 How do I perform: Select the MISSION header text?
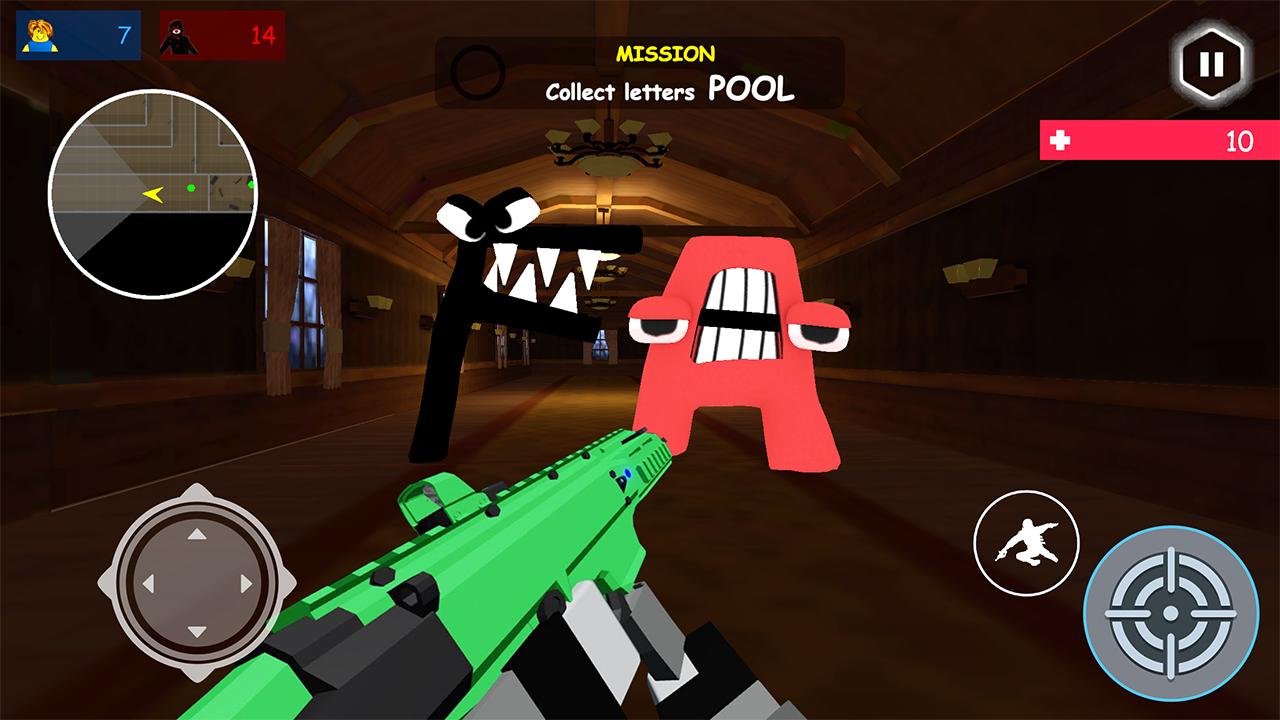click(666, 53)
